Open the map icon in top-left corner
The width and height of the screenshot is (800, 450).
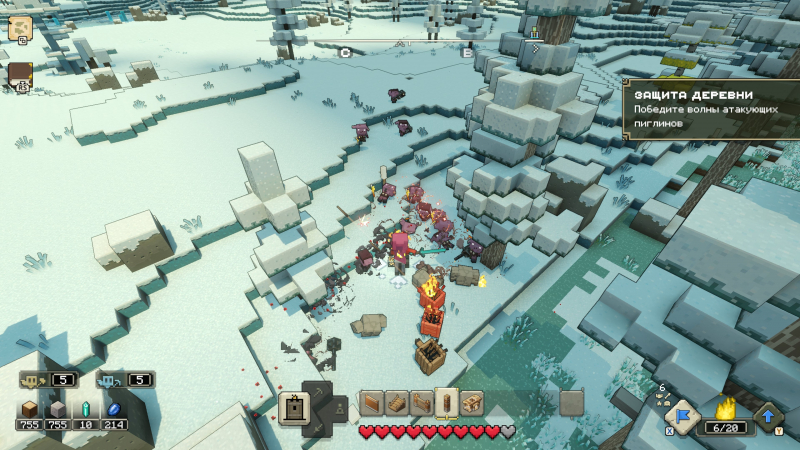click(20, 27)
